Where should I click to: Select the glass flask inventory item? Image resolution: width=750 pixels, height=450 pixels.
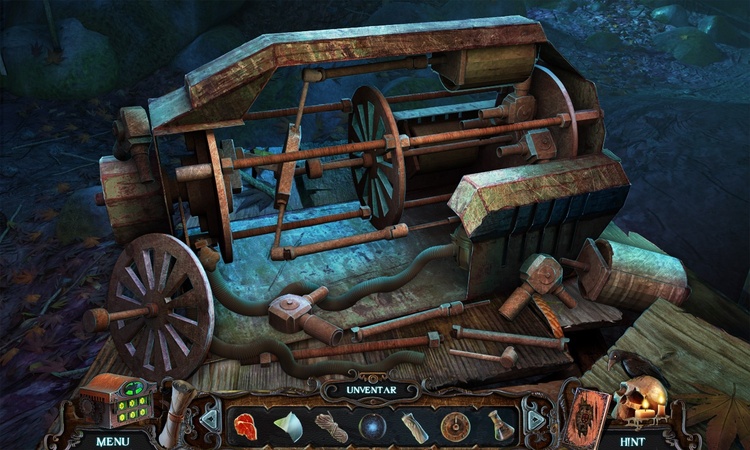coord(496,425)
